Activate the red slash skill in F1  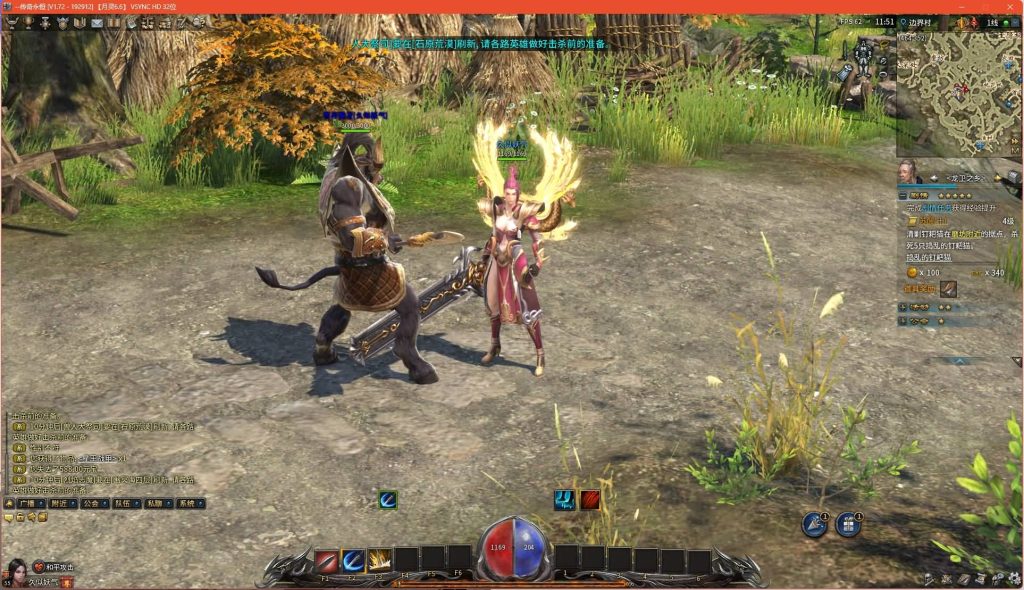point(327,561)
